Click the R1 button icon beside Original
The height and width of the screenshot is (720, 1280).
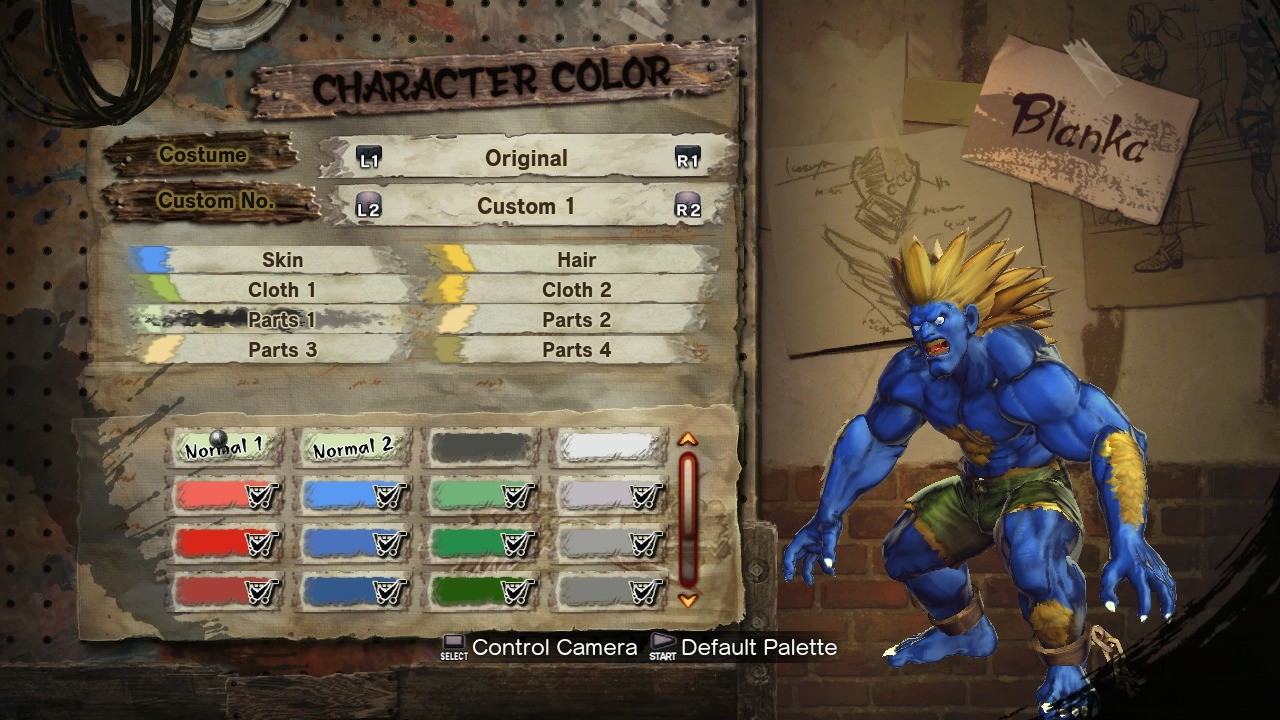coord(688,158)
